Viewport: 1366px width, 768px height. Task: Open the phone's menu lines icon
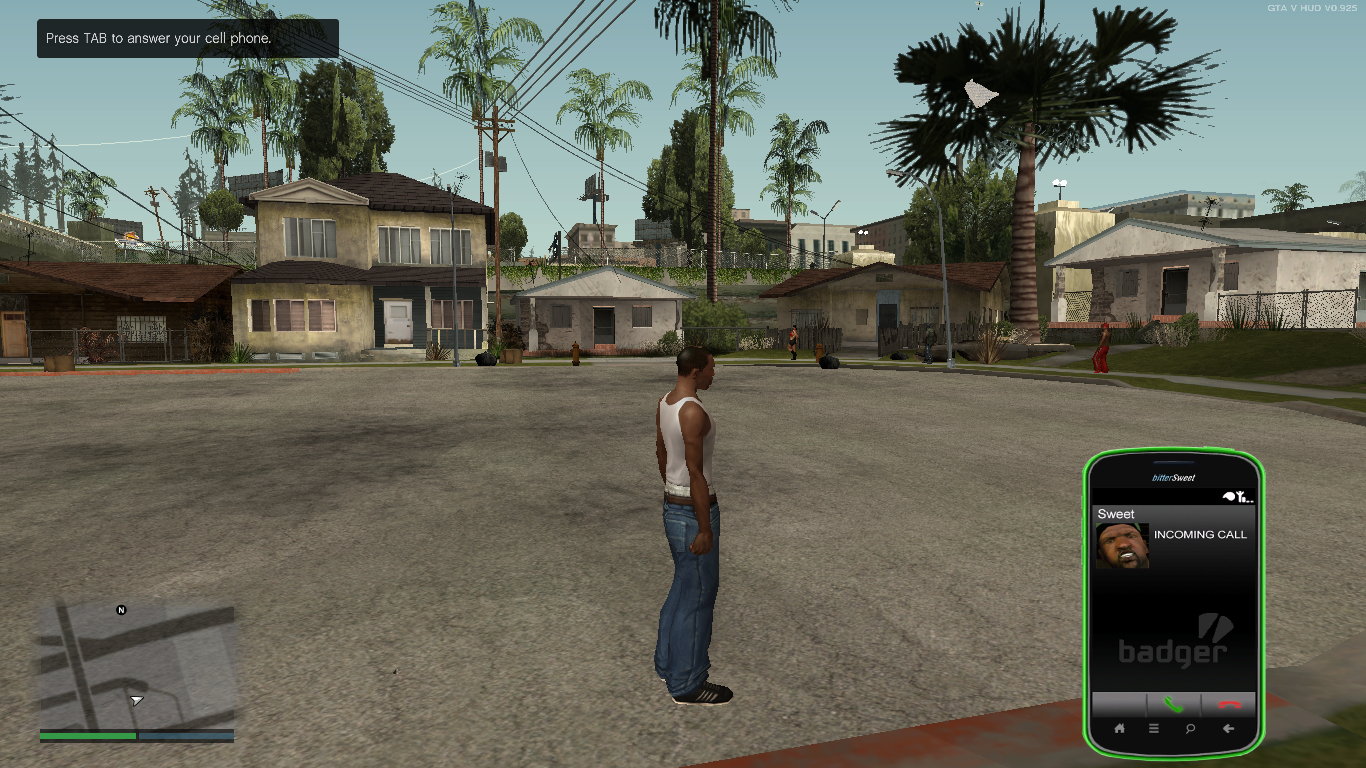tap(1154, 729)
